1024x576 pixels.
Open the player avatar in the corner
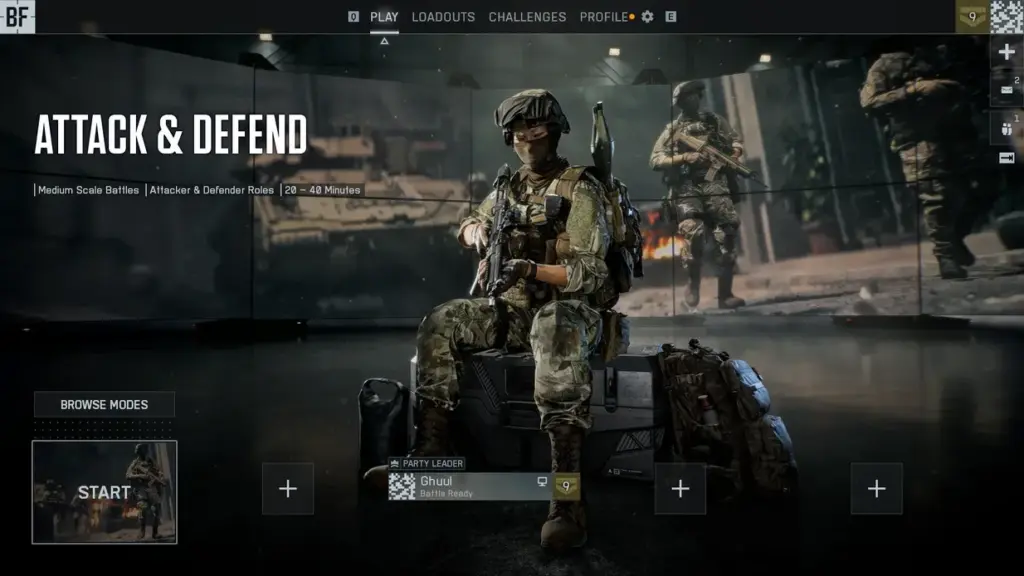point(1006,17)
